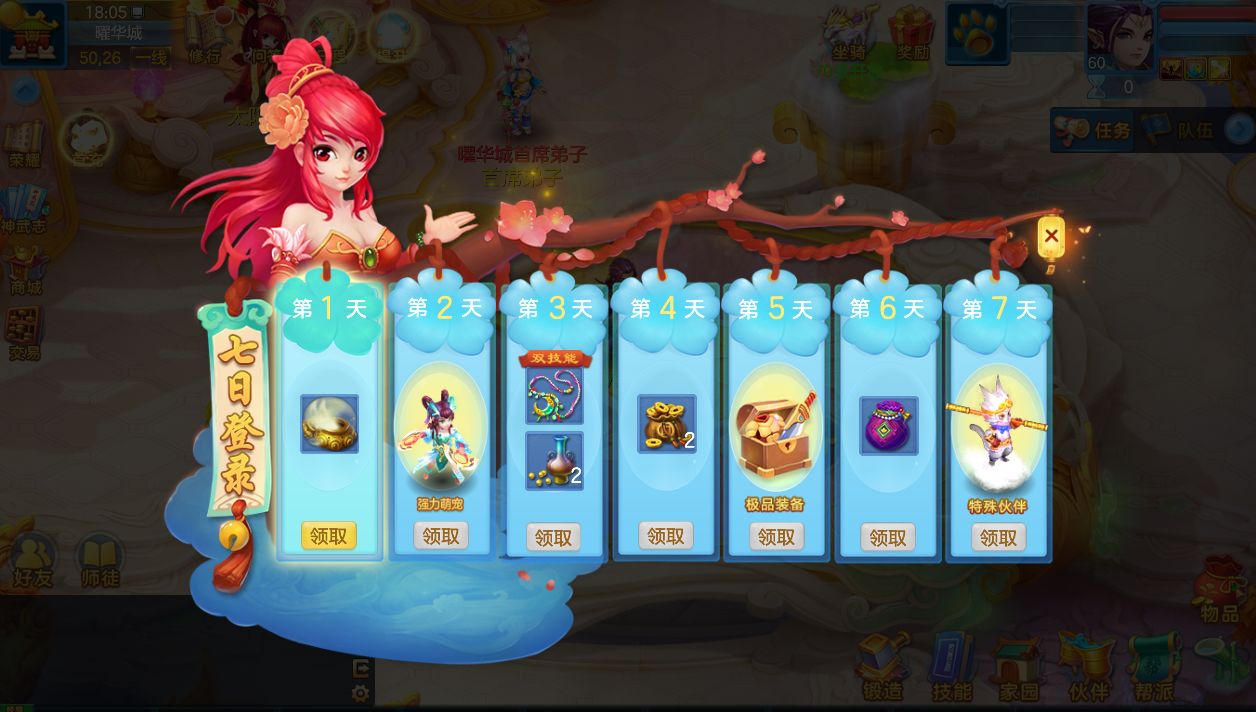Inspect the Day 6 purple pouch item
The image size is (1256, 712).
point(889,425)
